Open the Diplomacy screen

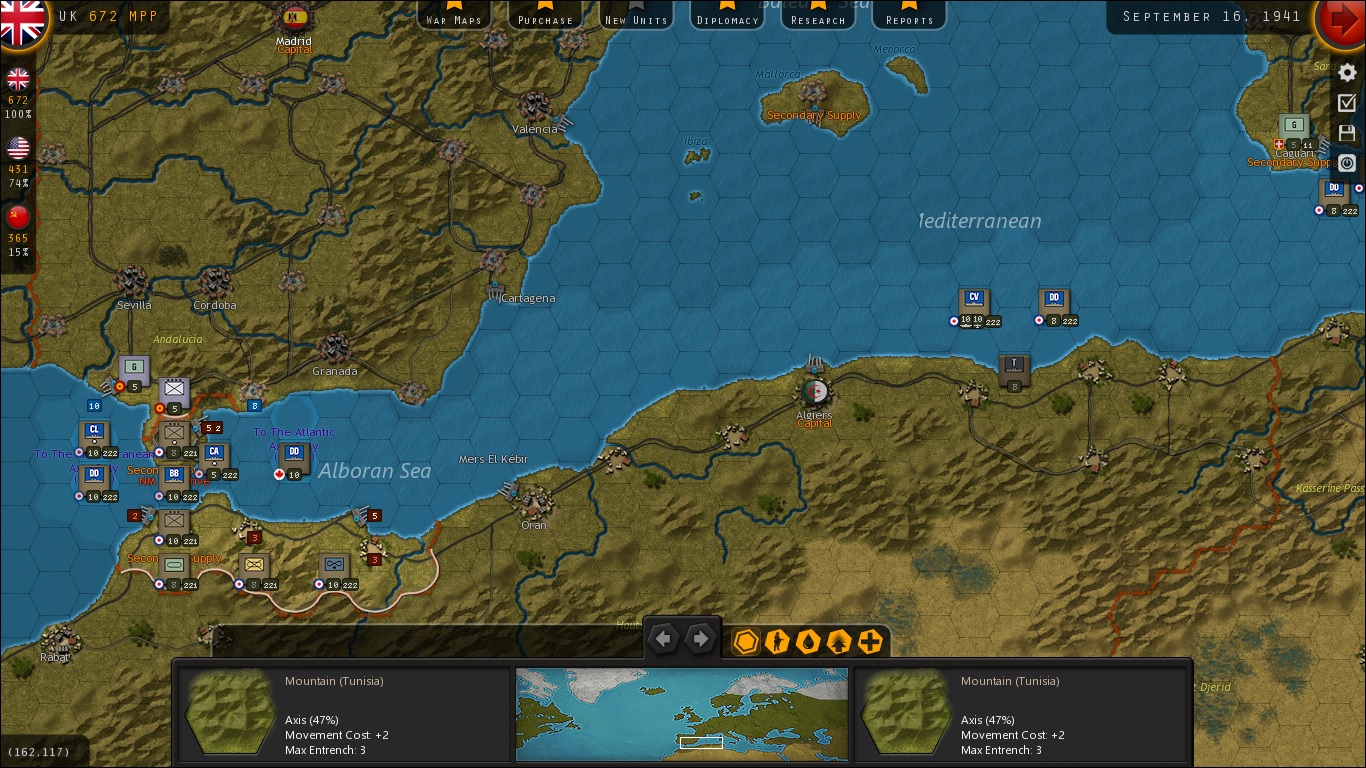[727, 17]
